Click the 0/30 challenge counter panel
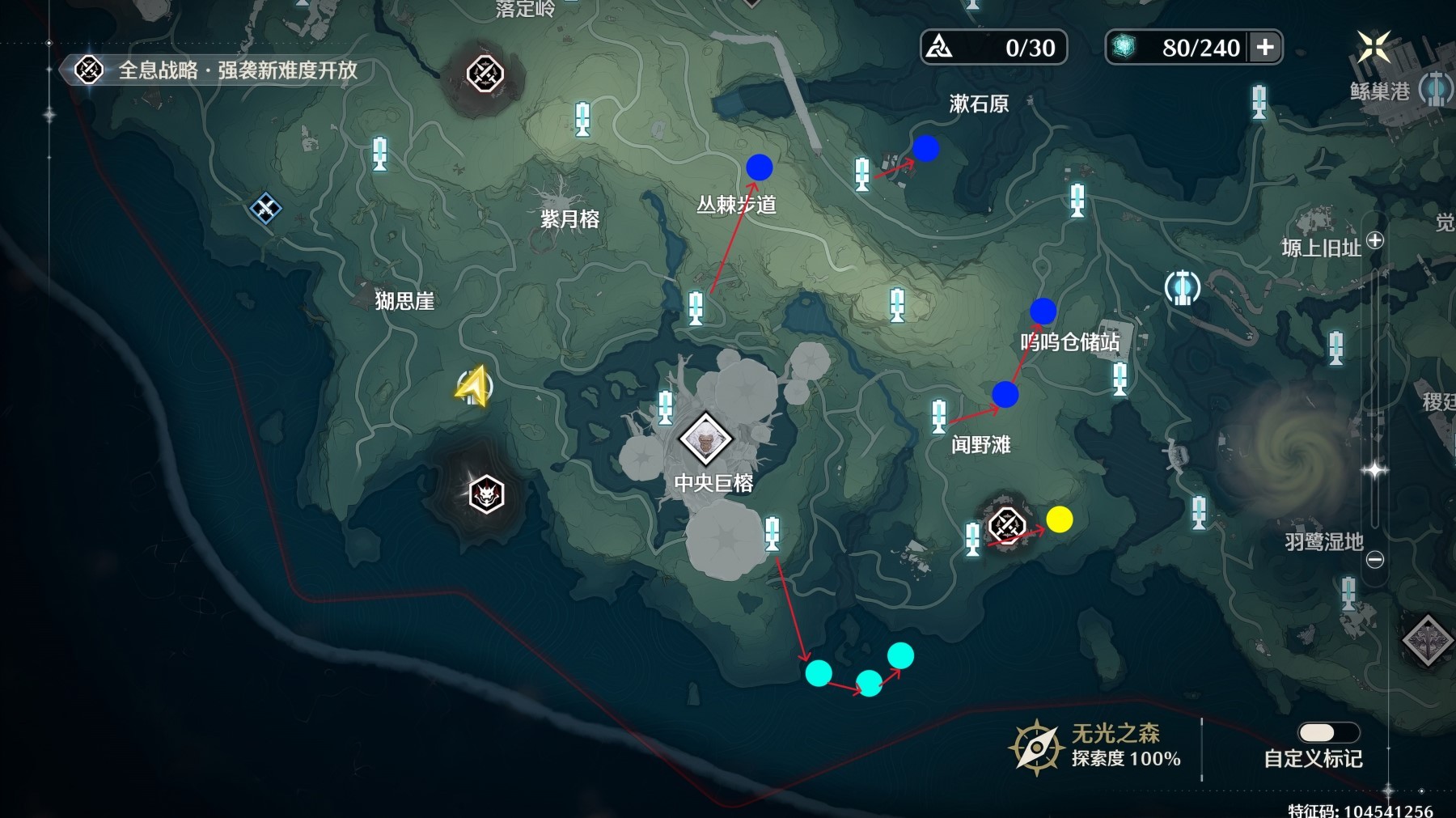Image resolution: width=1456 pixels, height=818 pixels. tap(992, 48)
